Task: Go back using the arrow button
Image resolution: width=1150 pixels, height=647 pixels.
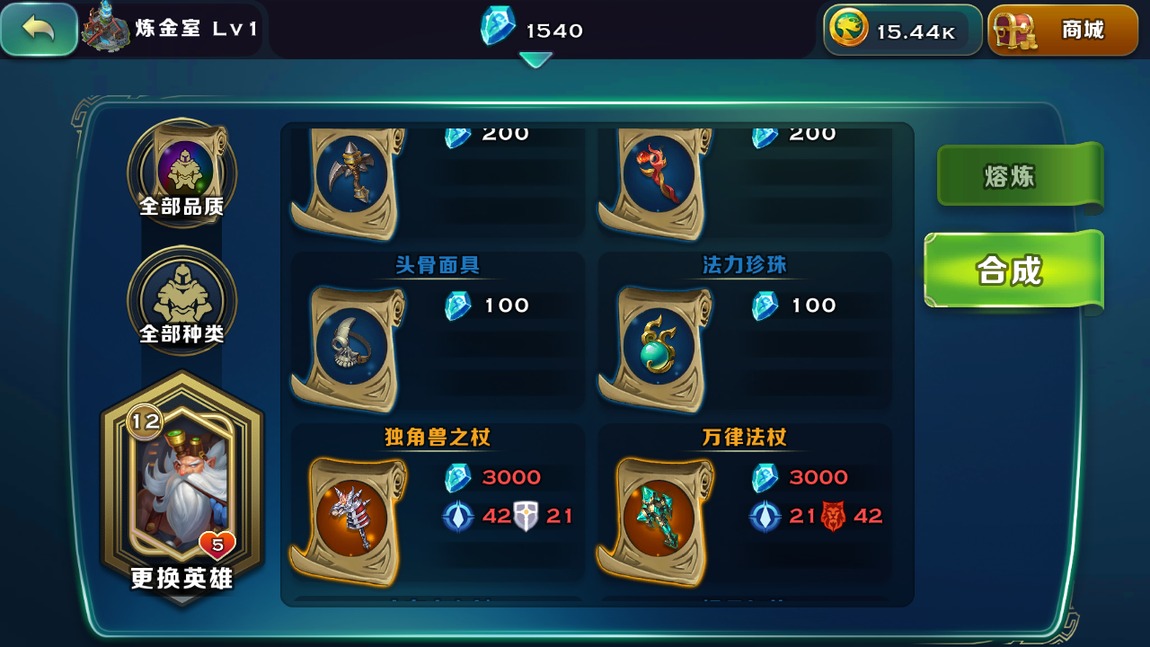Action: [39, 29]
